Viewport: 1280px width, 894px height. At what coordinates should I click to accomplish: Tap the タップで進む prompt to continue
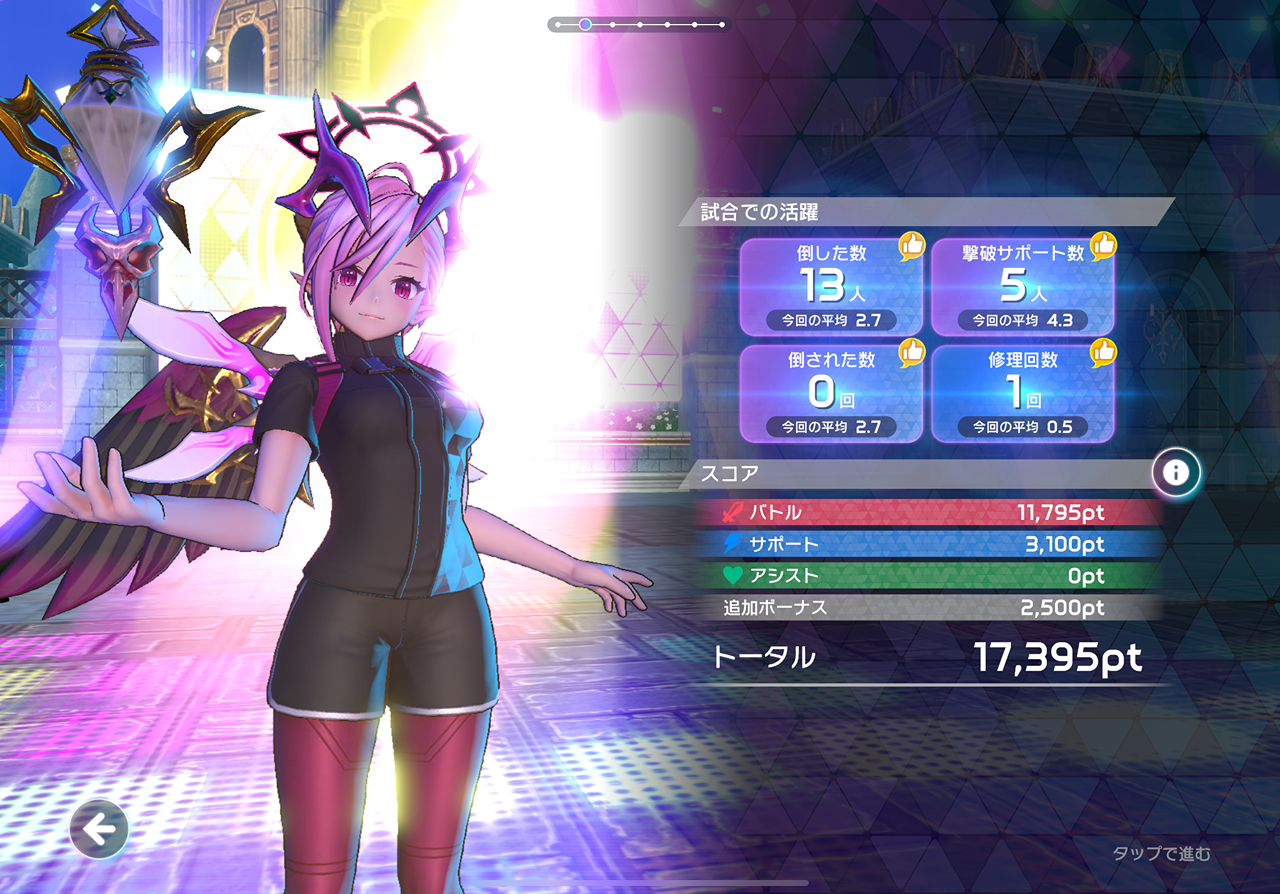pos(1161,853)
